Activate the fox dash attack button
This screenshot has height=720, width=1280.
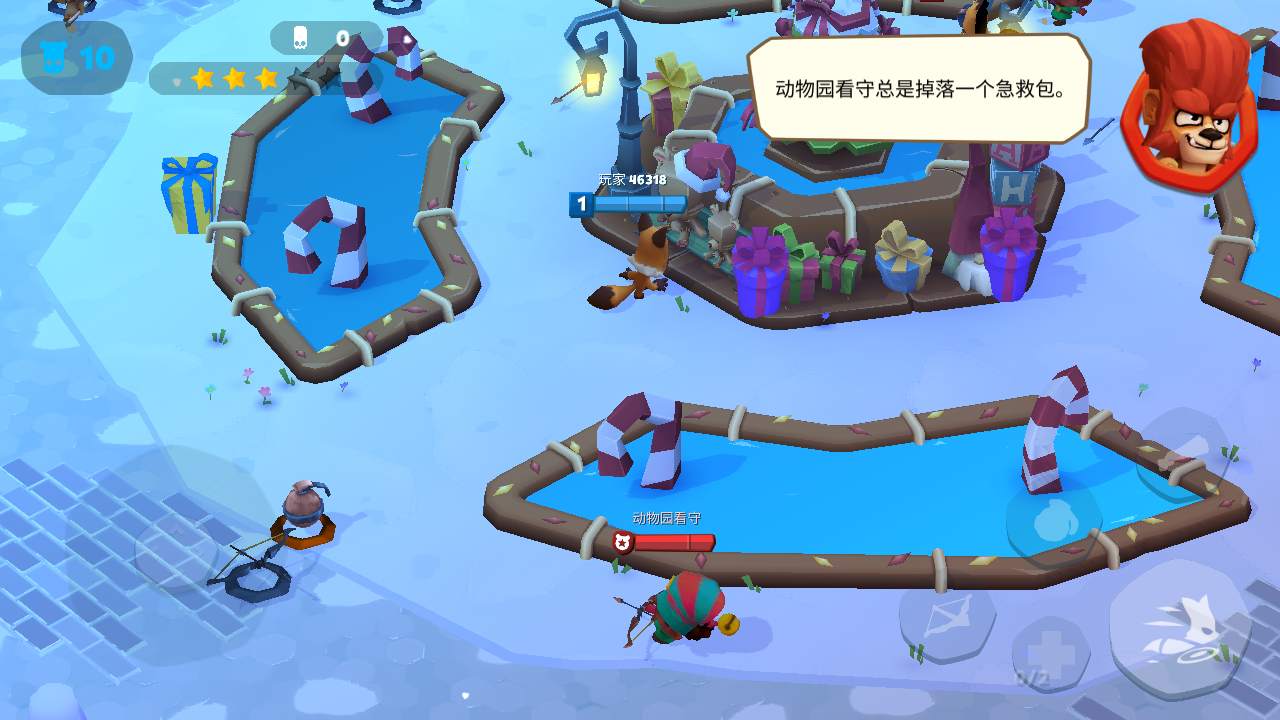click(x=1180, y=628)
